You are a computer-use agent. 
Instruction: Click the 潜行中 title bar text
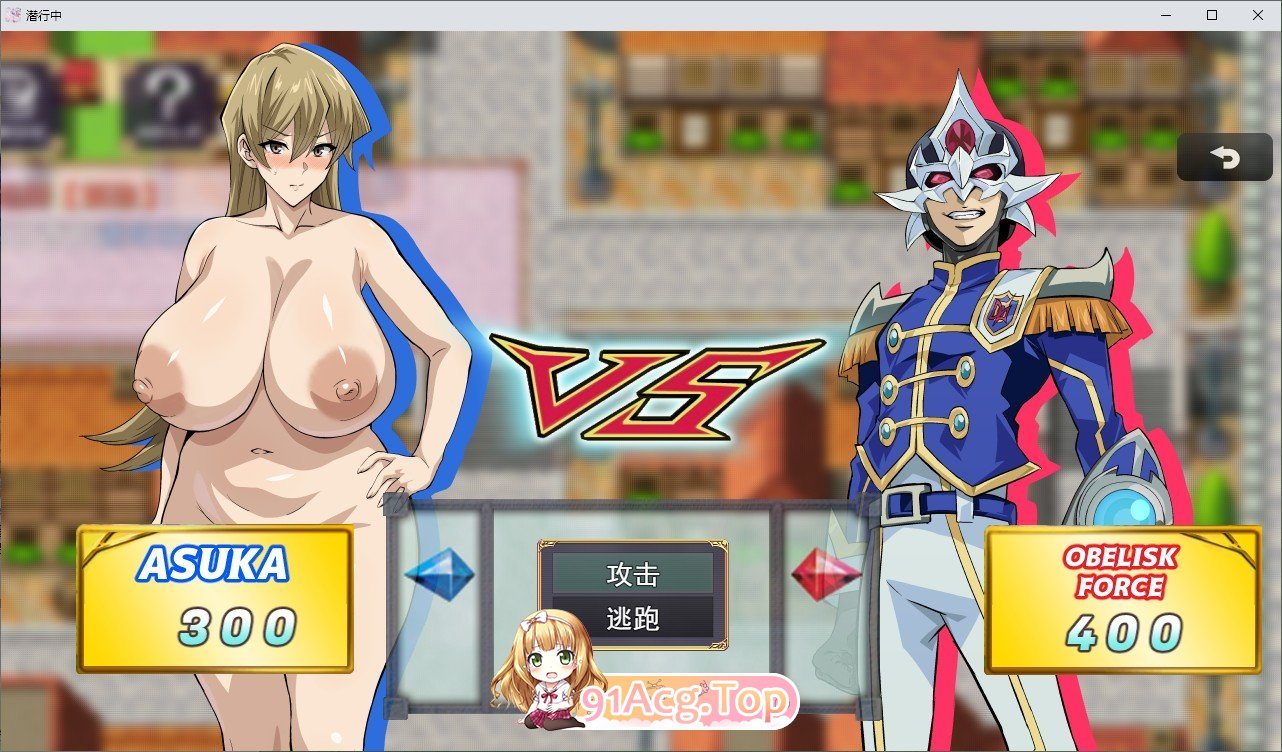pos(45,14)
